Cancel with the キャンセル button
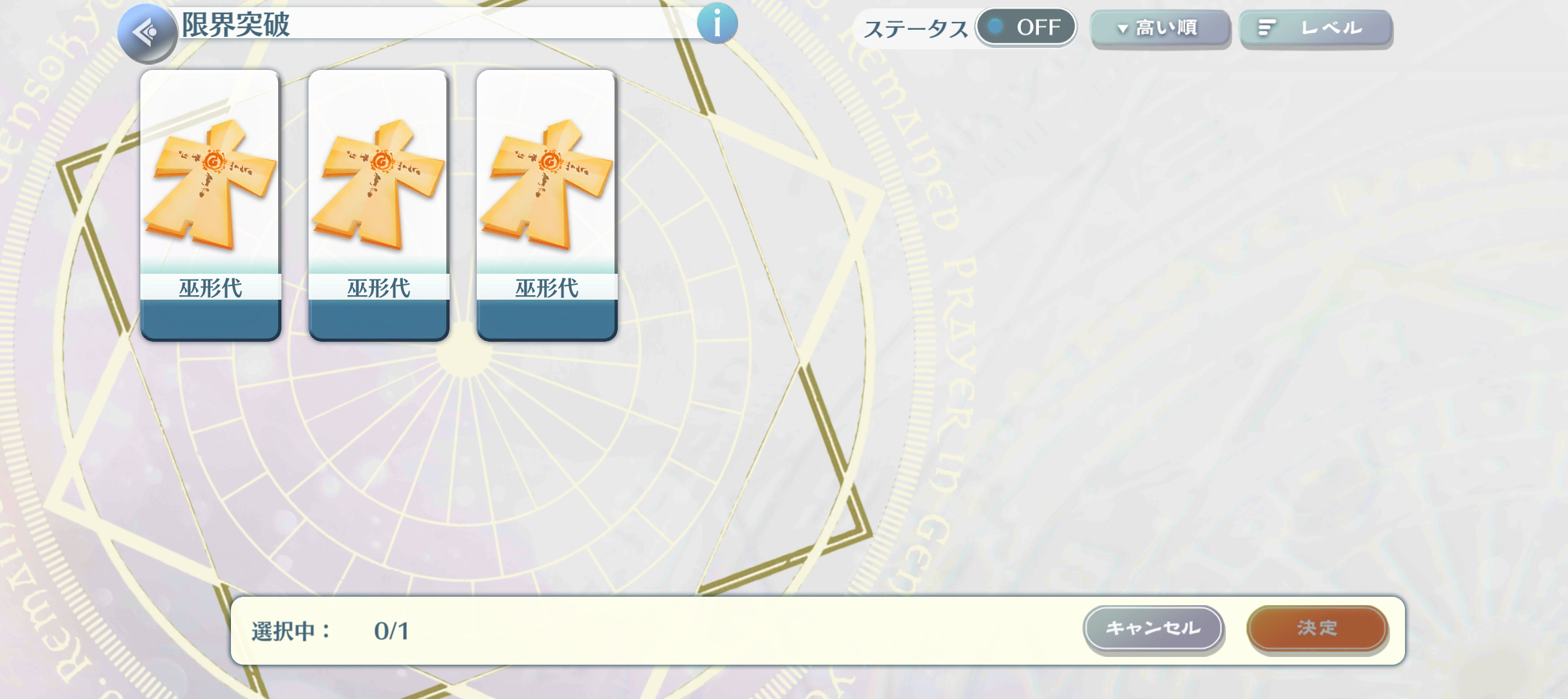Screen dimensions: 1568x699 (1153, 628)
